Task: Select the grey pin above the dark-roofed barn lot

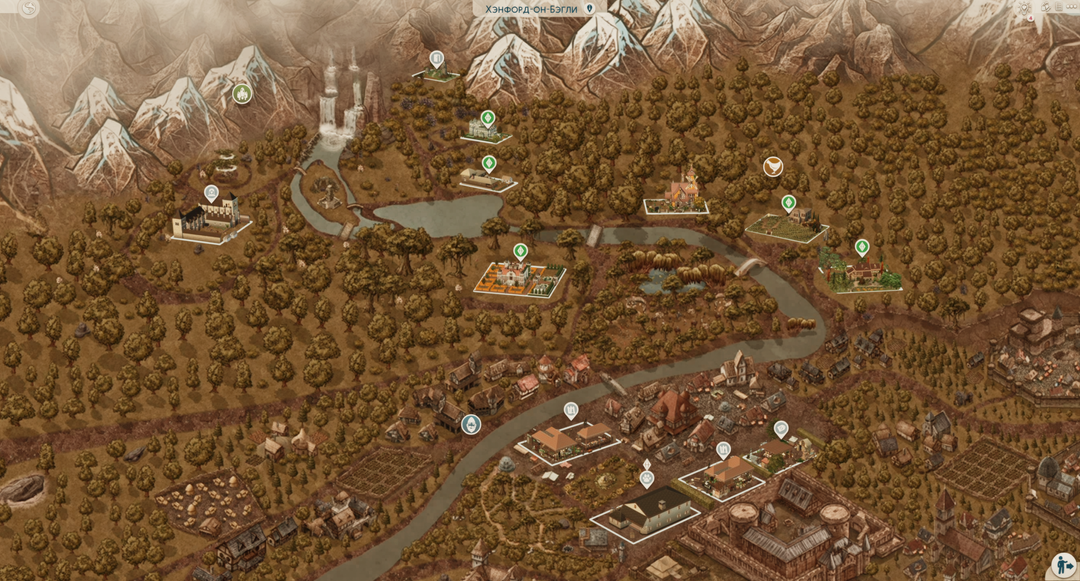Action: 647,478
